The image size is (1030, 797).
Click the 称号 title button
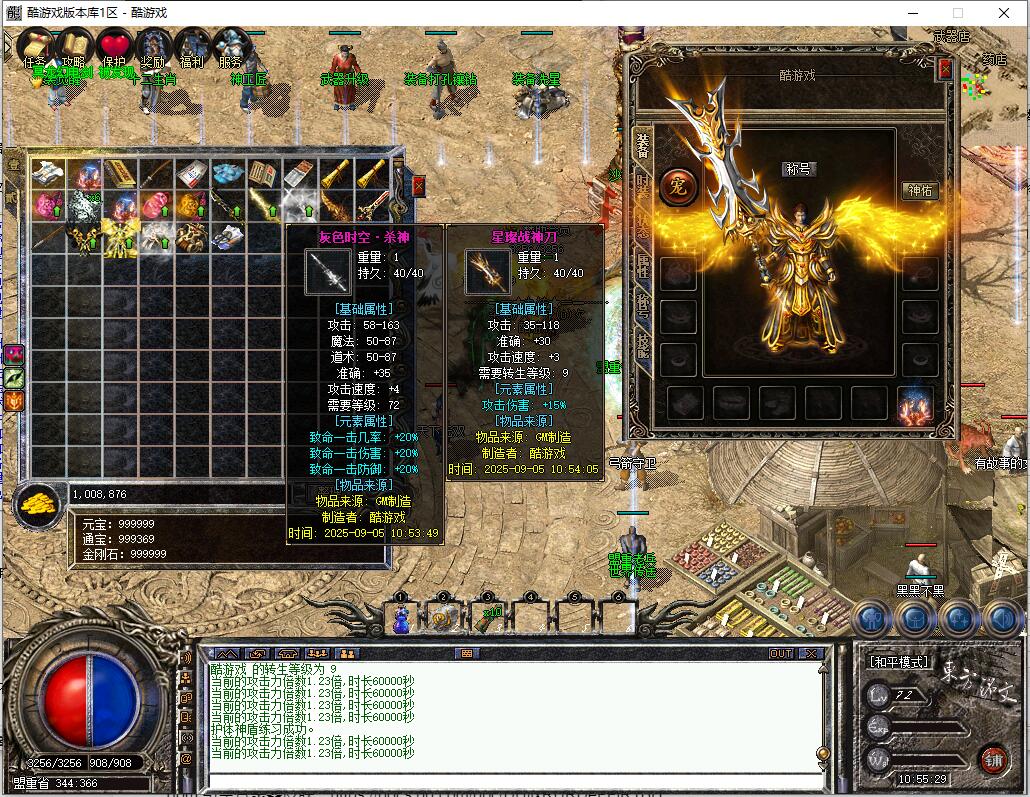click(x=799, y=169)
